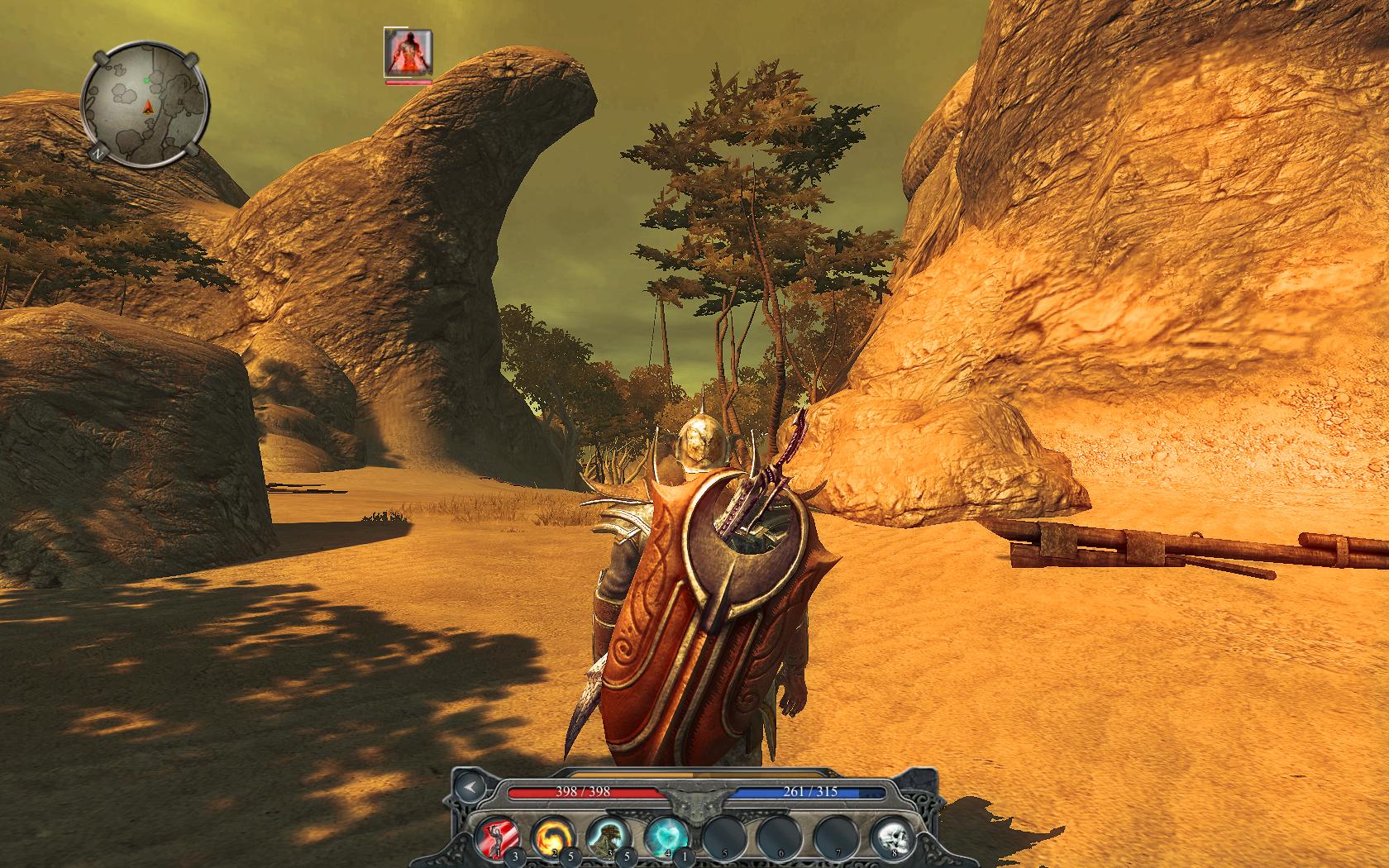The height and width of the screenshot is (868, 1389).
Task: Cast the fireball swirl spell
Action: click(x=551, y=838)
